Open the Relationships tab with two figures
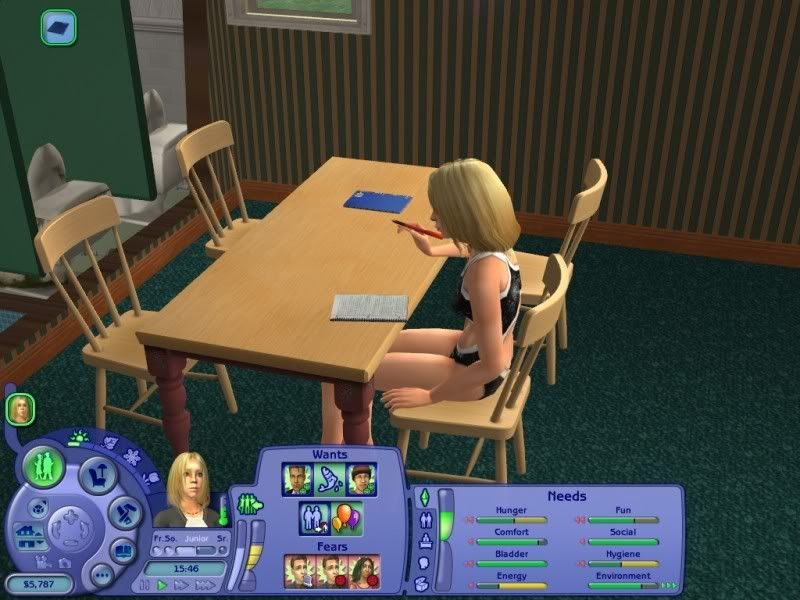Screen dimensions: 800x600 pyautogui.click(x=427, y=520)
